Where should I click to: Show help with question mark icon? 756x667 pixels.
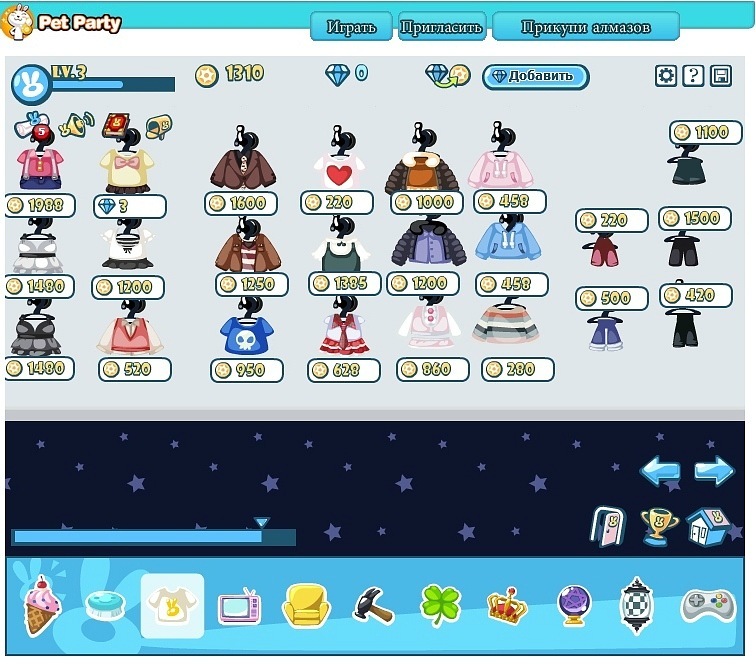pos(693,76)
